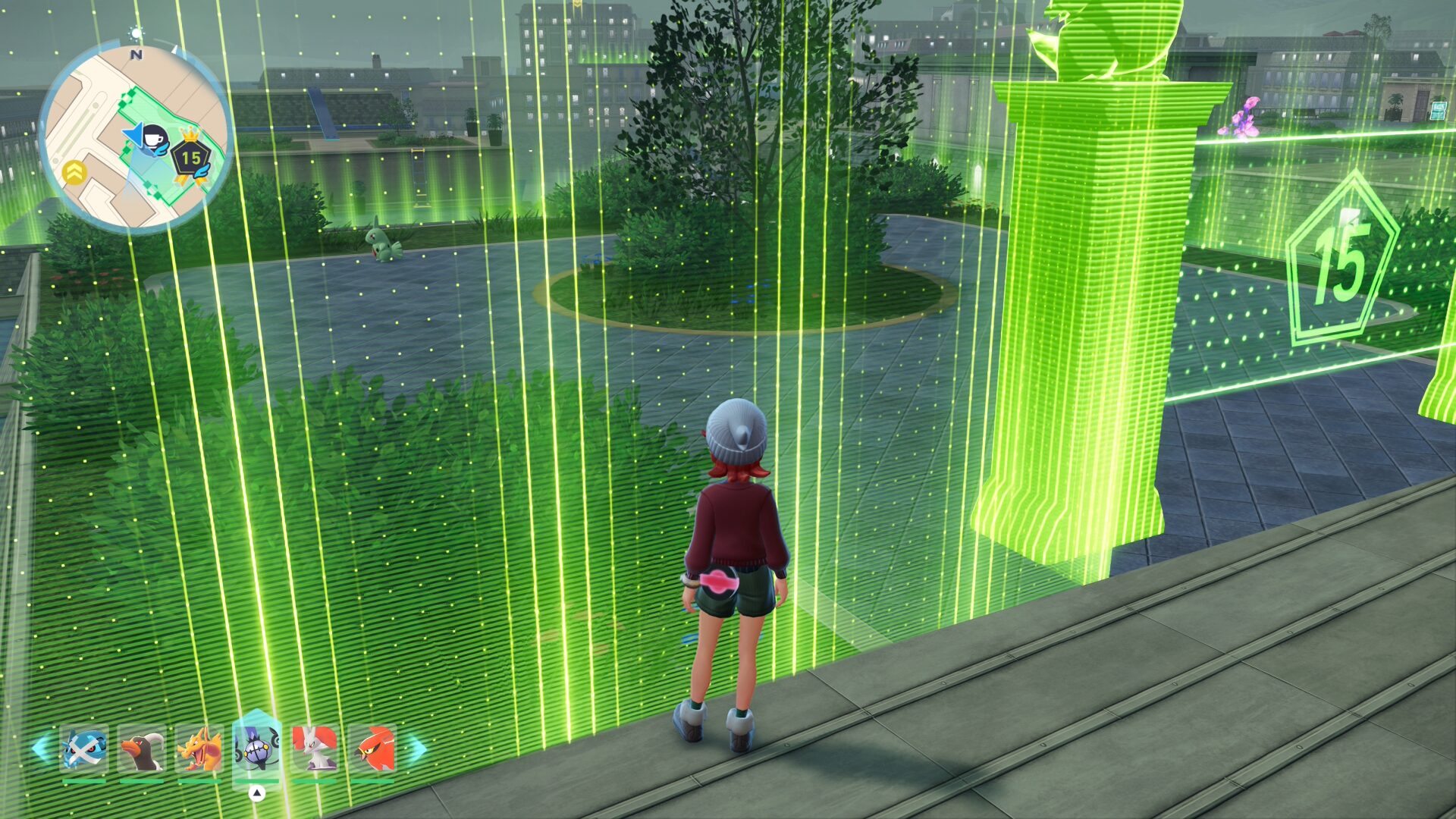Click the party bar left arrow
Viewport: 1456px width, 819px height.
[40, 748]
